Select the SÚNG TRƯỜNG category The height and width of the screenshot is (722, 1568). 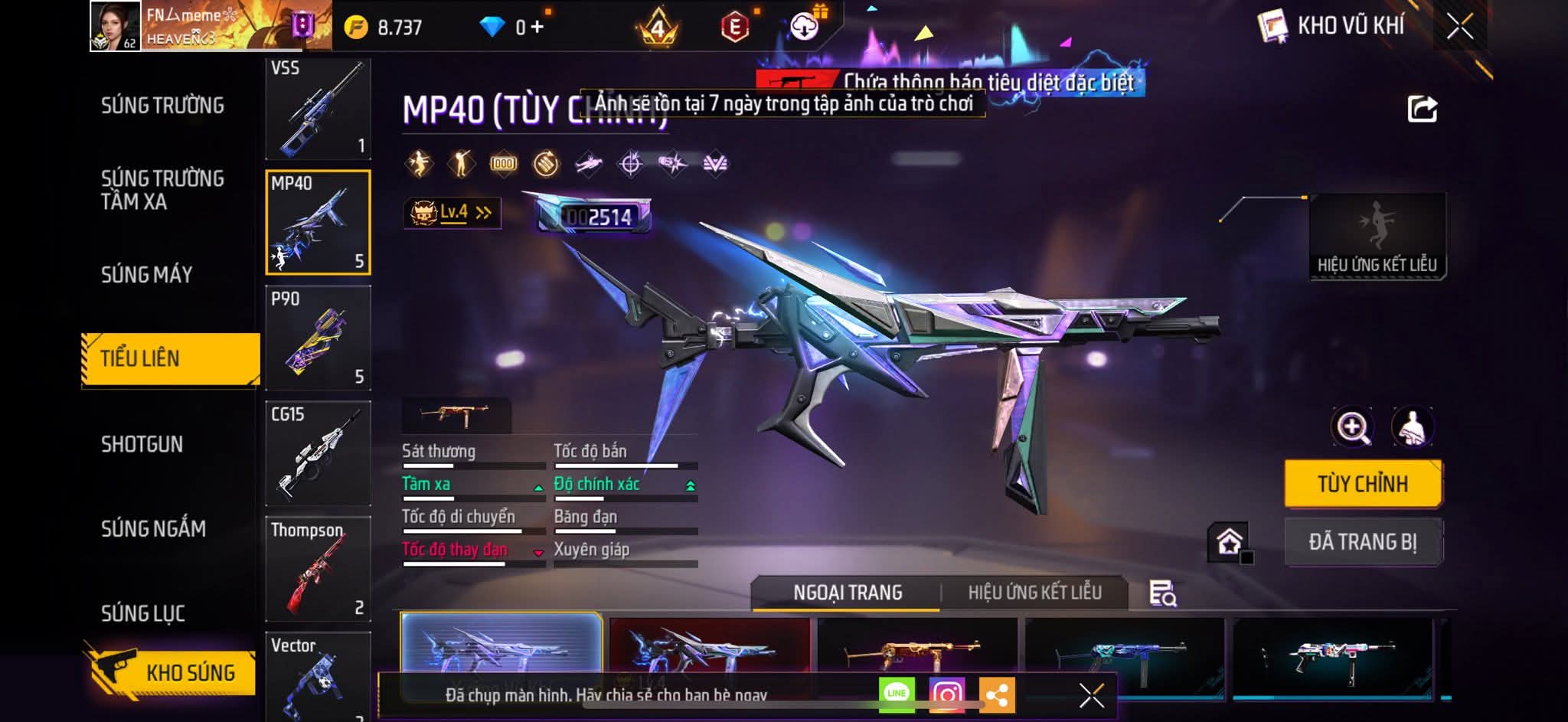(162, 106)
